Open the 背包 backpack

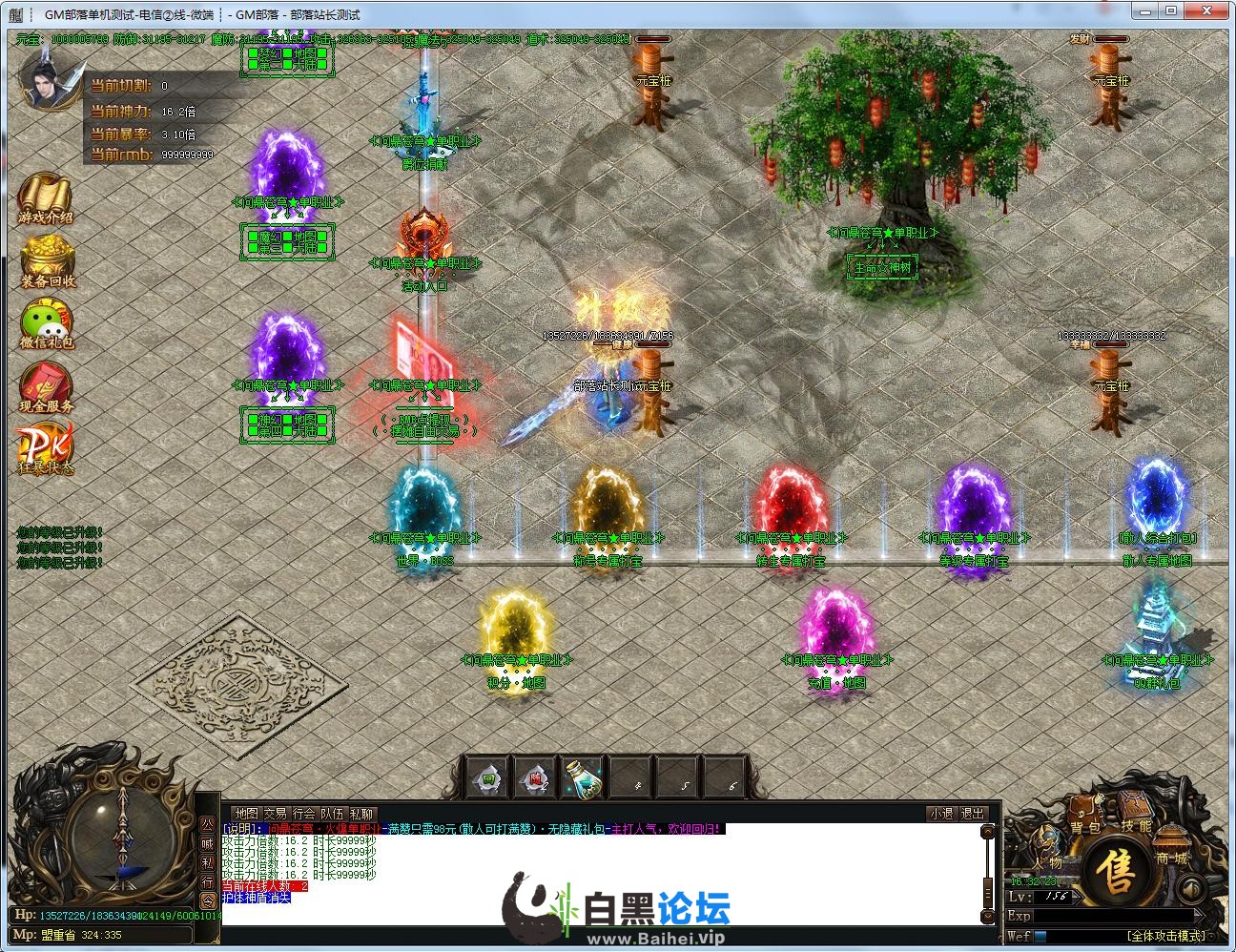pos(1084,822)
